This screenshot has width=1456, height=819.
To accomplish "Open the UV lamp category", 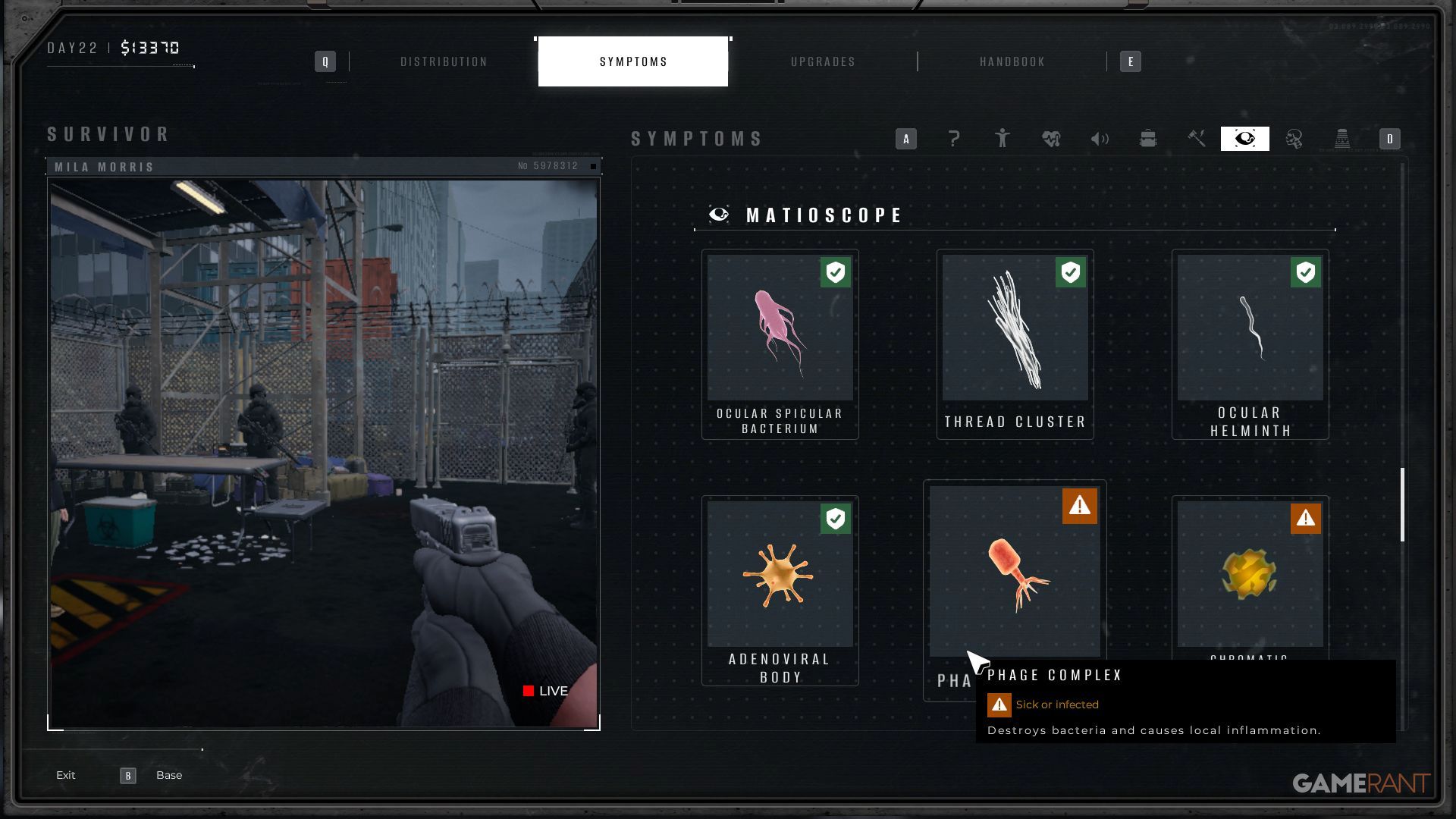I will click(x=1342, y=139).
